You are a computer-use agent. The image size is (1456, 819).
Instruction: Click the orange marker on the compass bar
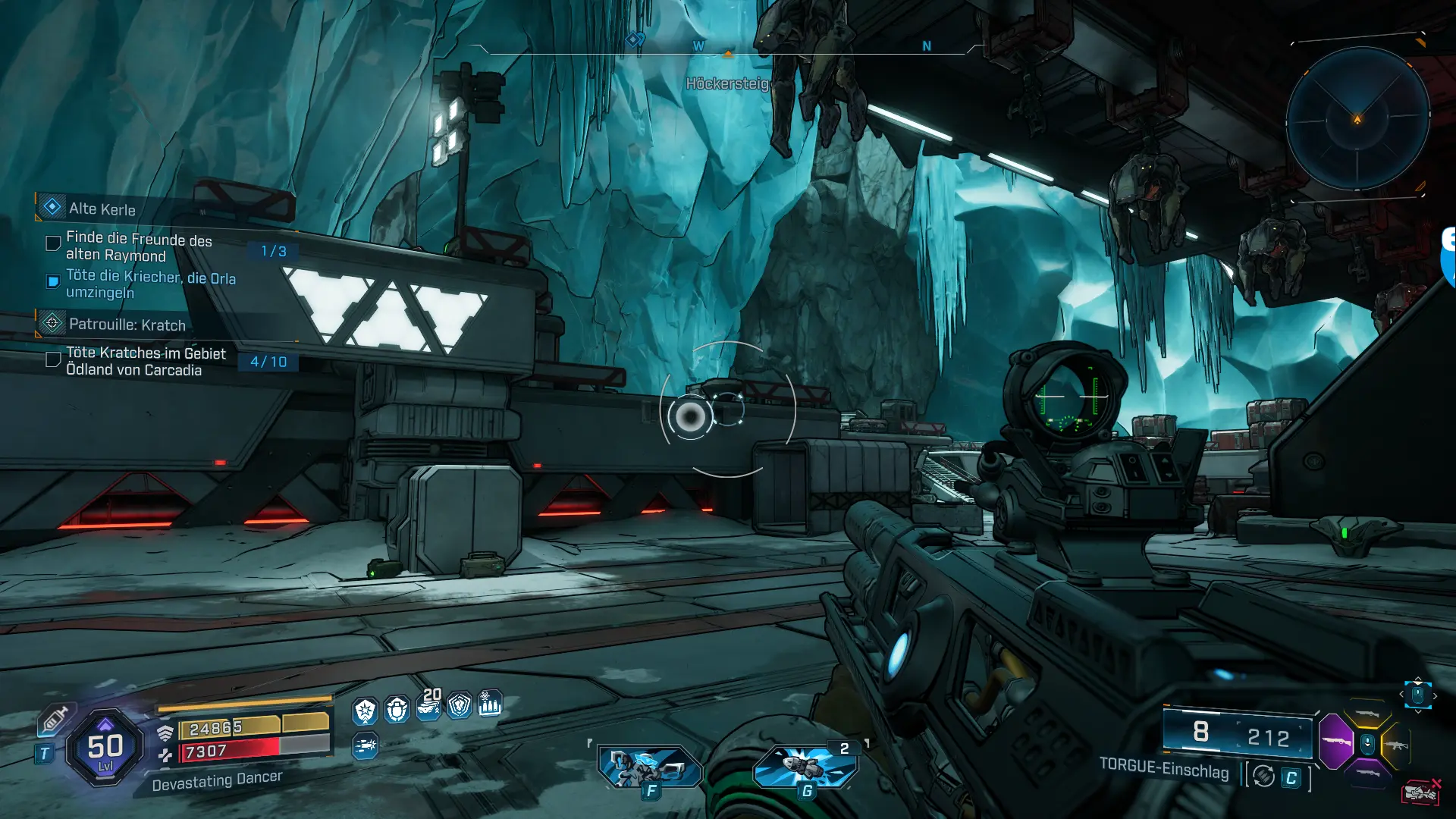pos(728,54)
